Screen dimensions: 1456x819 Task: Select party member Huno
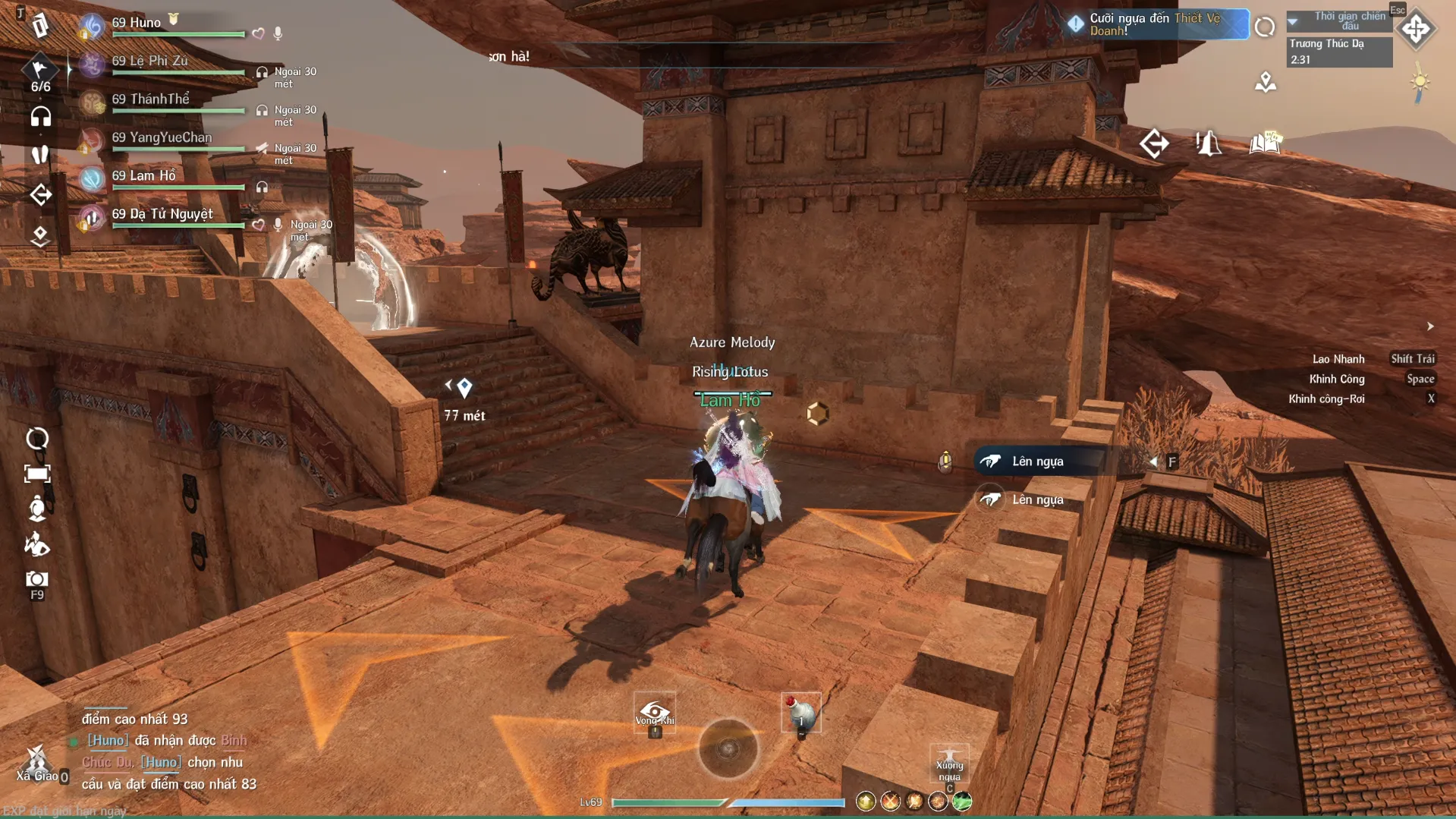[x=137, y=24]
